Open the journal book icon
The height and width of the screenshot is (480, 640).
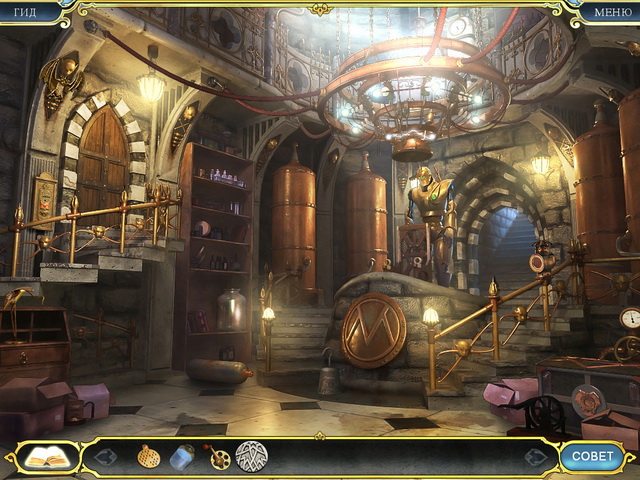point(47,457)
